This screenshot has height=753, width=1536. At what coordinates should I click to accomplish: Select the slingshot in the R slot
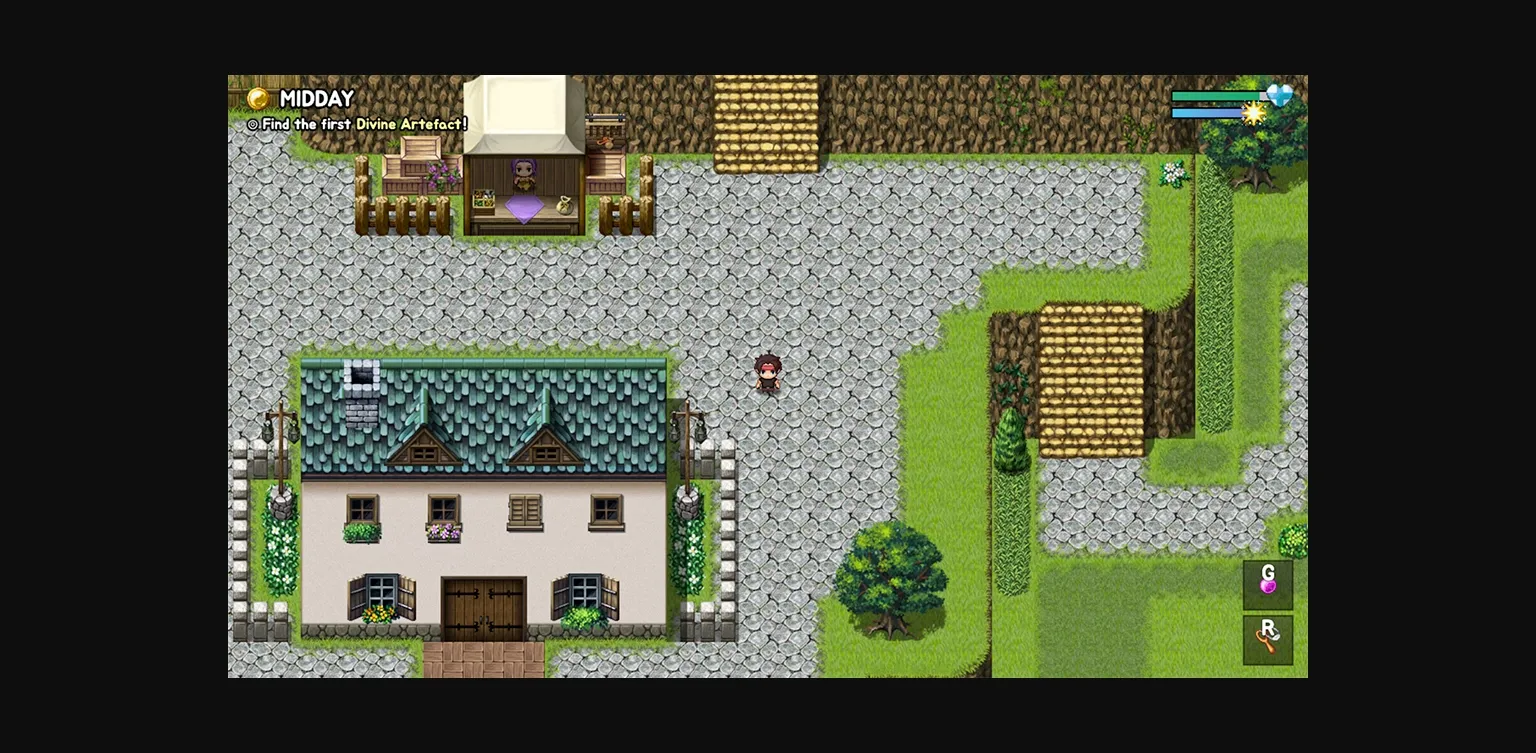1268,640
